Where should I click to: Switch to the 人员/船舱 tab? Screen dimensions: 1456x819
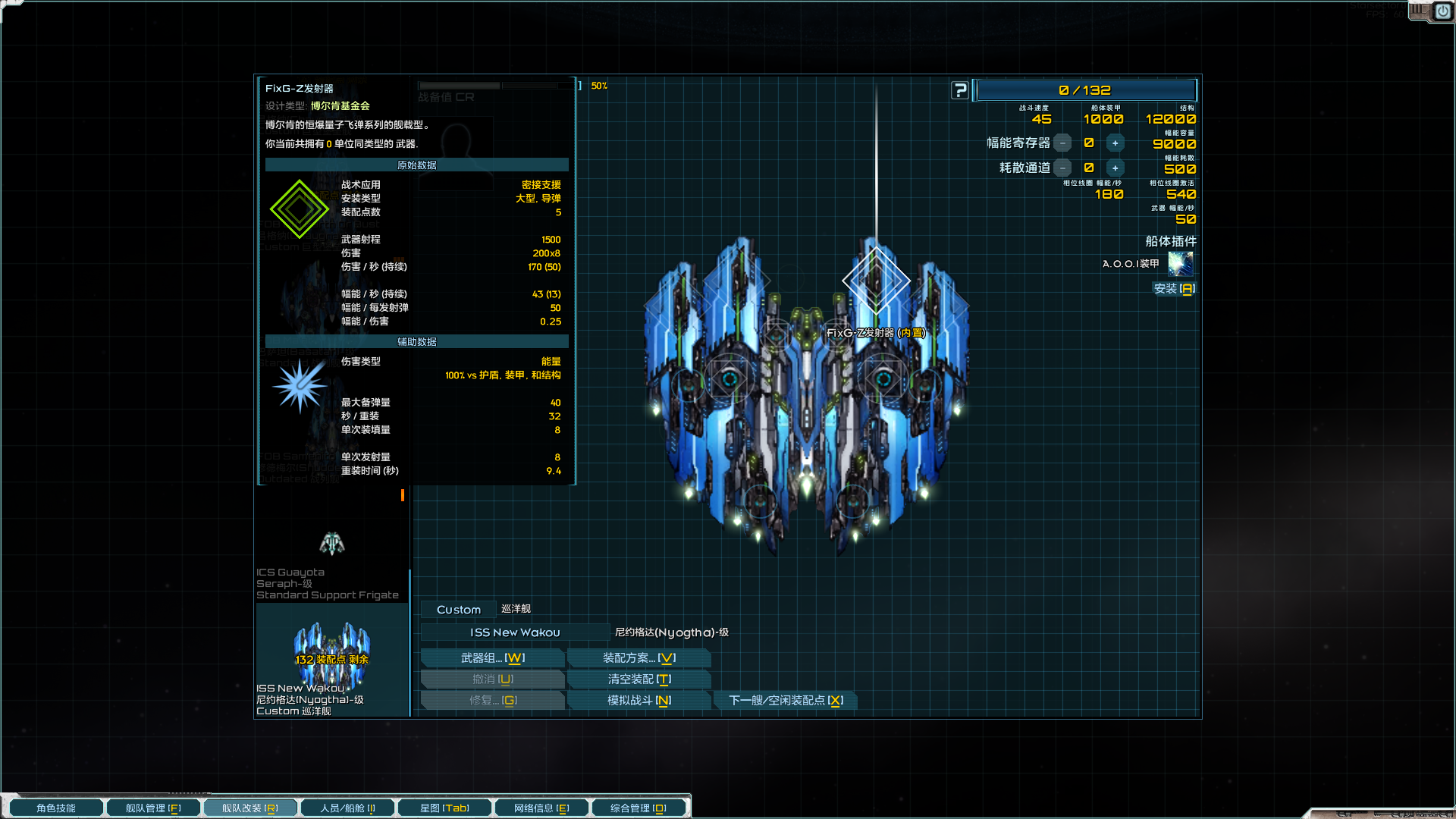click(347, 807)
